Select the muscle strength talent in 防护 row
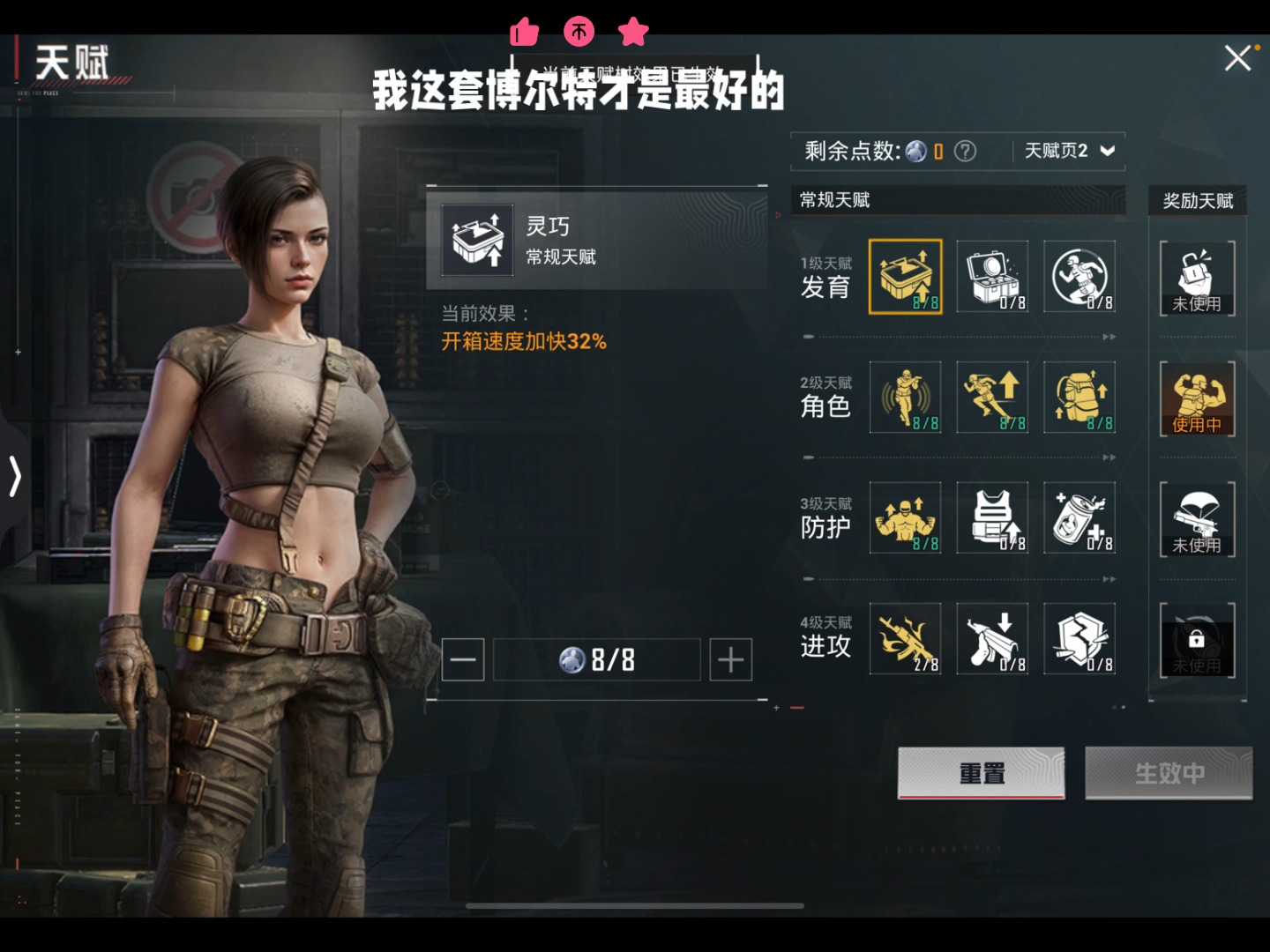1270x952 pixels. (905, 518)
